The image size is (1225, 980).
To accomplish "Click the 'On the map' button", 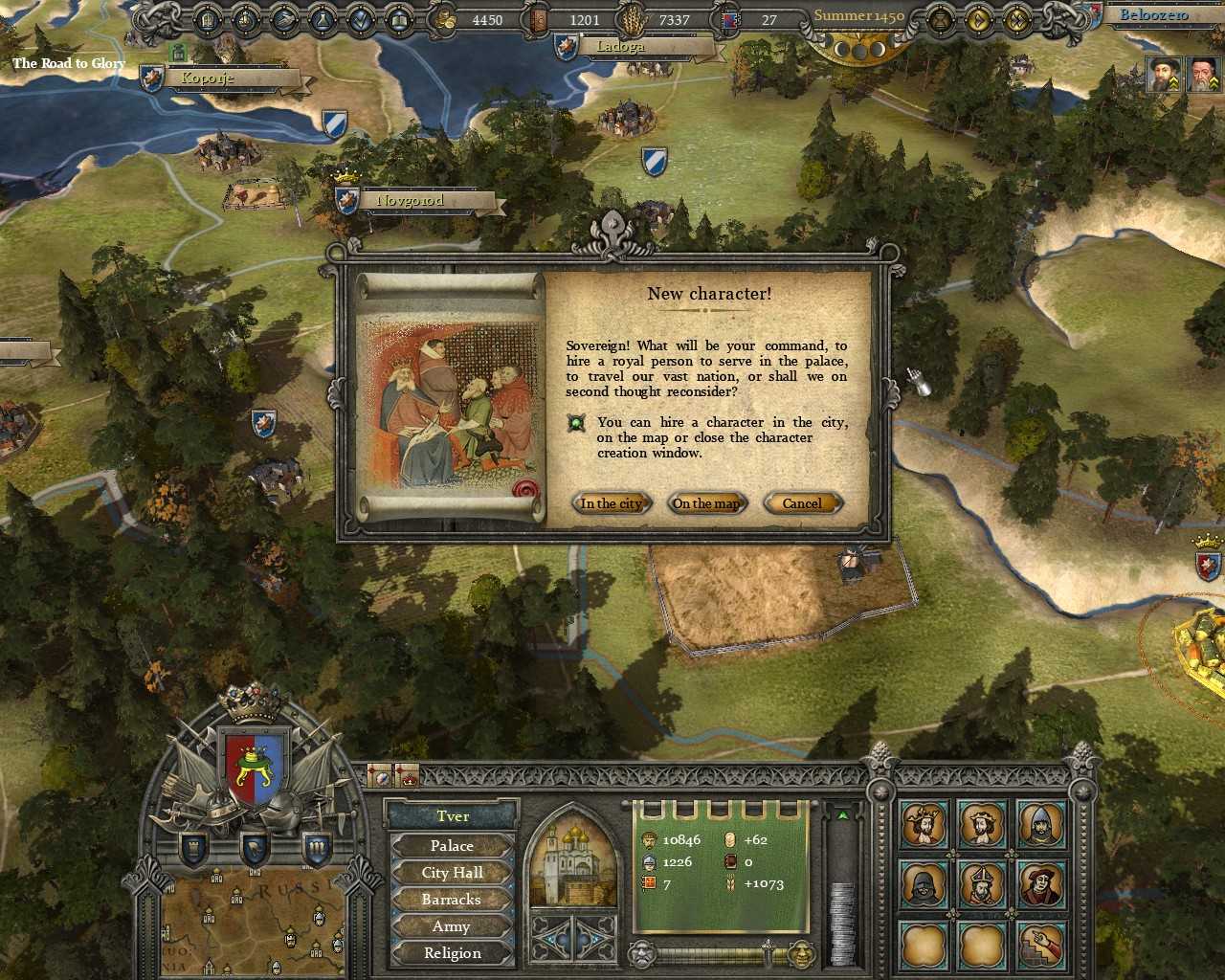I will (706, 503).
